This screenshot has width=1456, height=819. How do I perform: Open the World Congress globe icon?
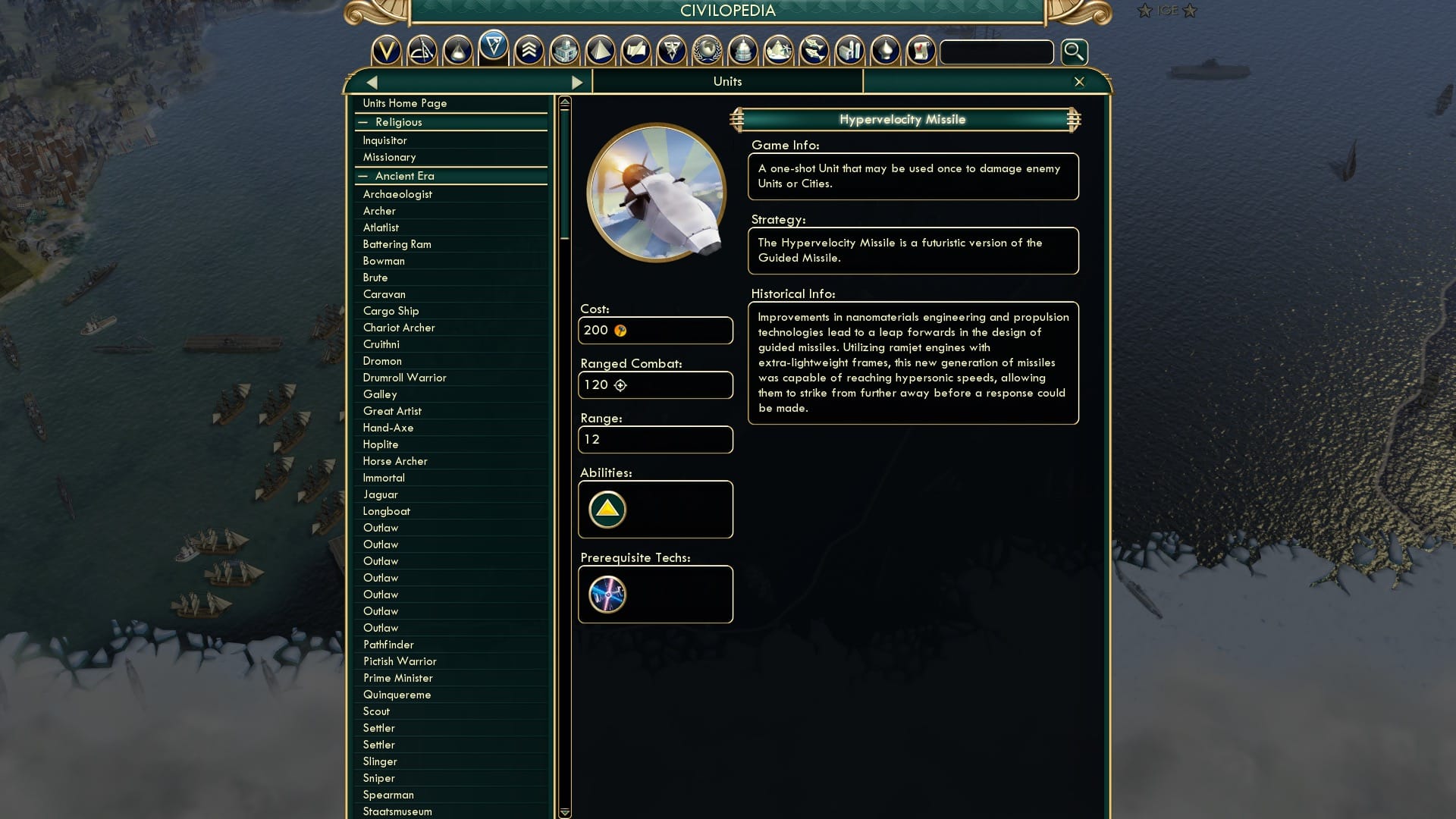(708, 52)
